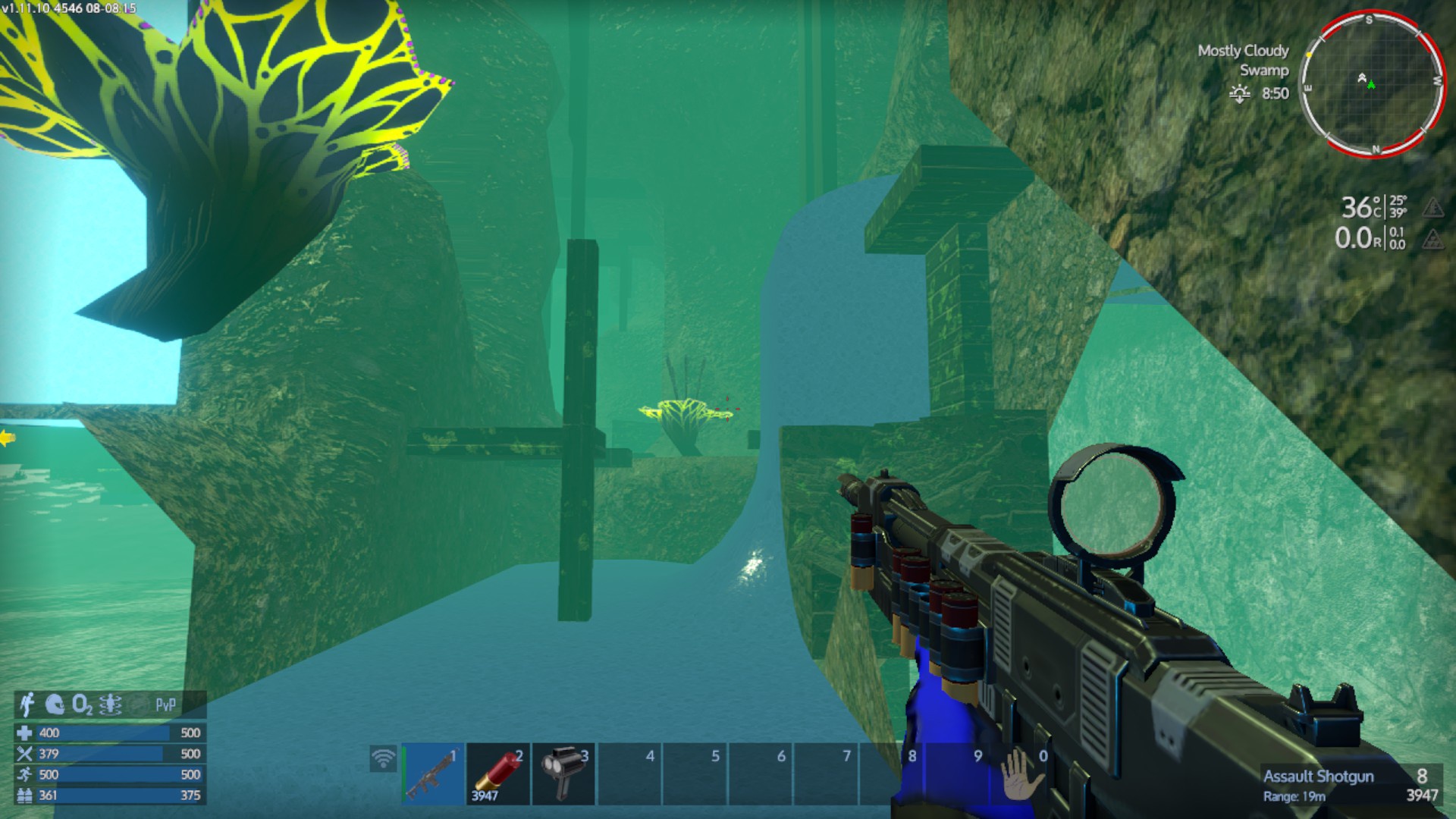Viewport: 1456px width, 819px height.
Task: Click the O2 oxygen status icon
Action: [82, 705]
